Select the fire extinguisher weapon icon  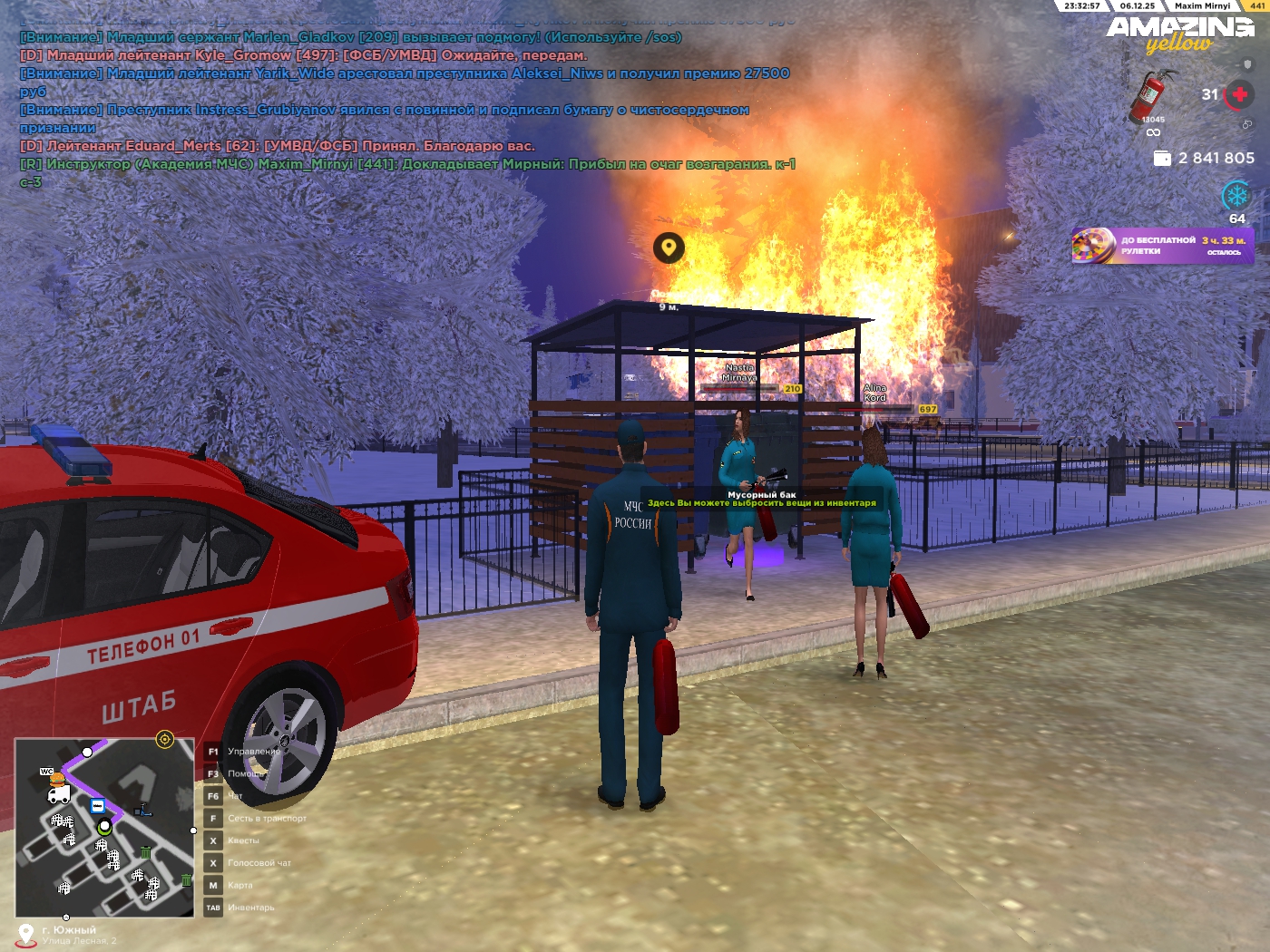(x=1151, y=96)
